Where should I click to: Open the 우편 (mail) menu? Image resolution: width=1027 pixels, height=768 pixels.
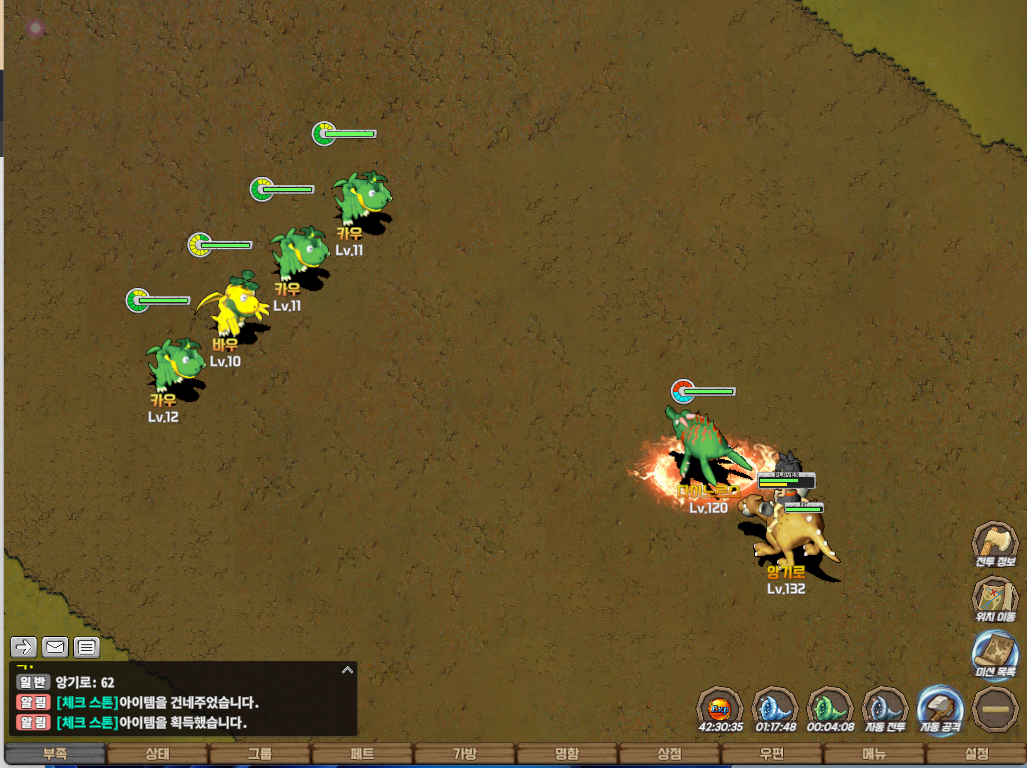(771, 754)
